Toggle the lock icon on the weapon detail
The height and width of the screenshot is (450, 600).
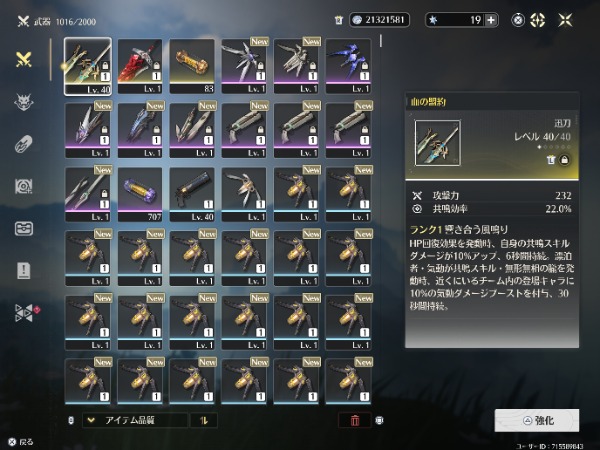[563, 159]
